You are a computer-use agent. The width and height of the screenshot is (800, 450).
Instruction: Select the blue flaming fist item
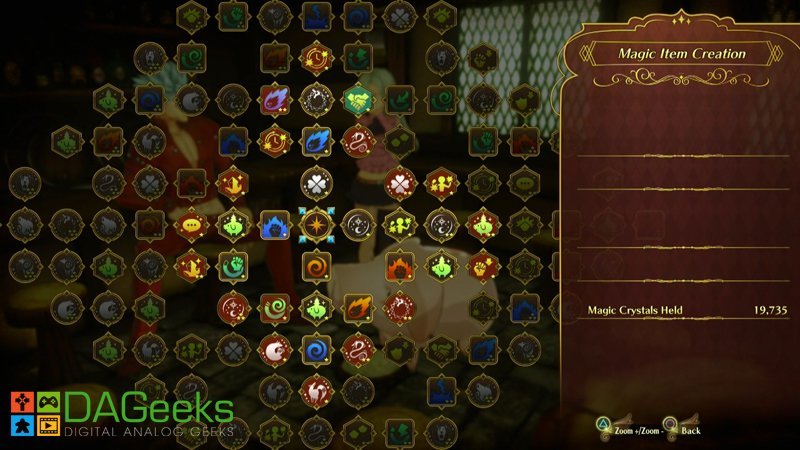[x=274, y=225]
